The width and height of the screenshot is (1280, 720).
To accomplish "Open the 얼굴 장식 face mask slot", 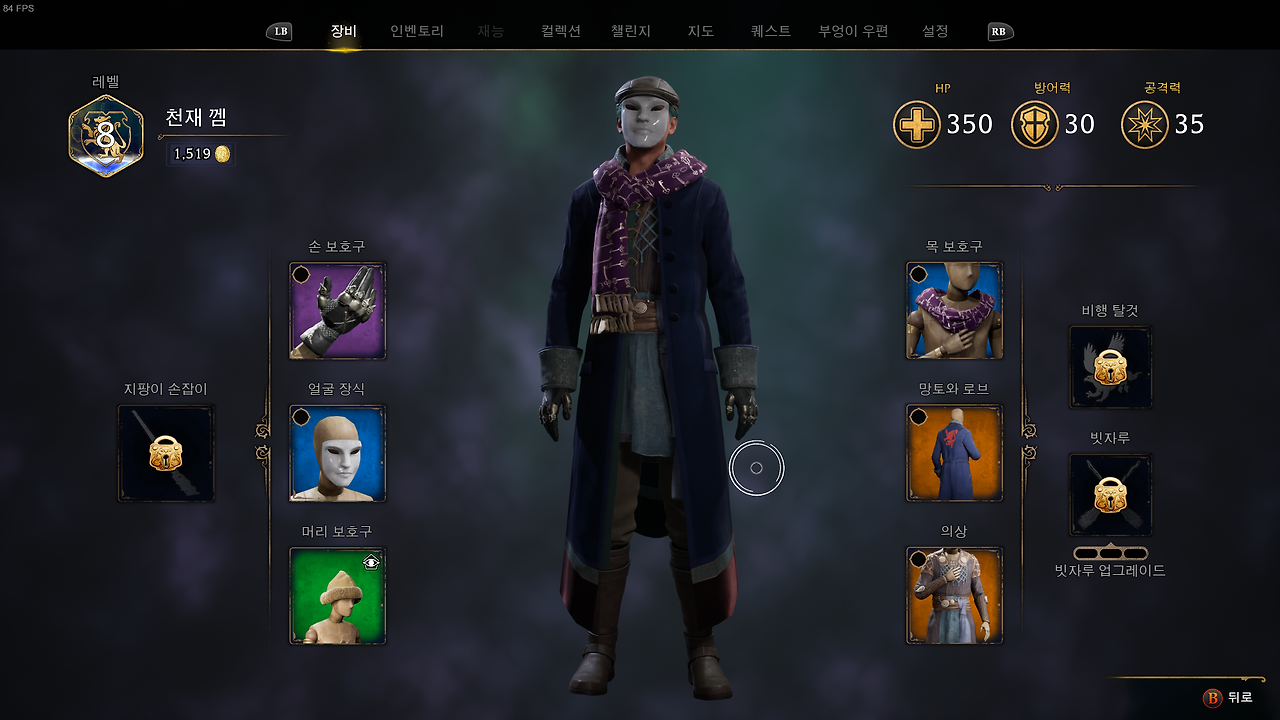I will 337,452.
